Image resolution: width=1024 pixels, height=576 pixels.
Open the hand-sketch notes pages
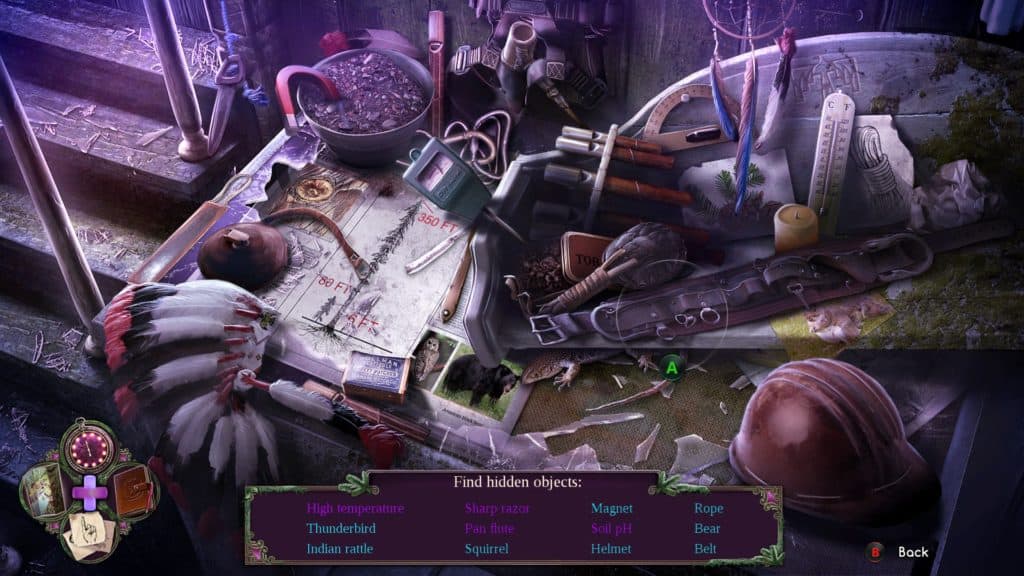click(x=89, y=533)
